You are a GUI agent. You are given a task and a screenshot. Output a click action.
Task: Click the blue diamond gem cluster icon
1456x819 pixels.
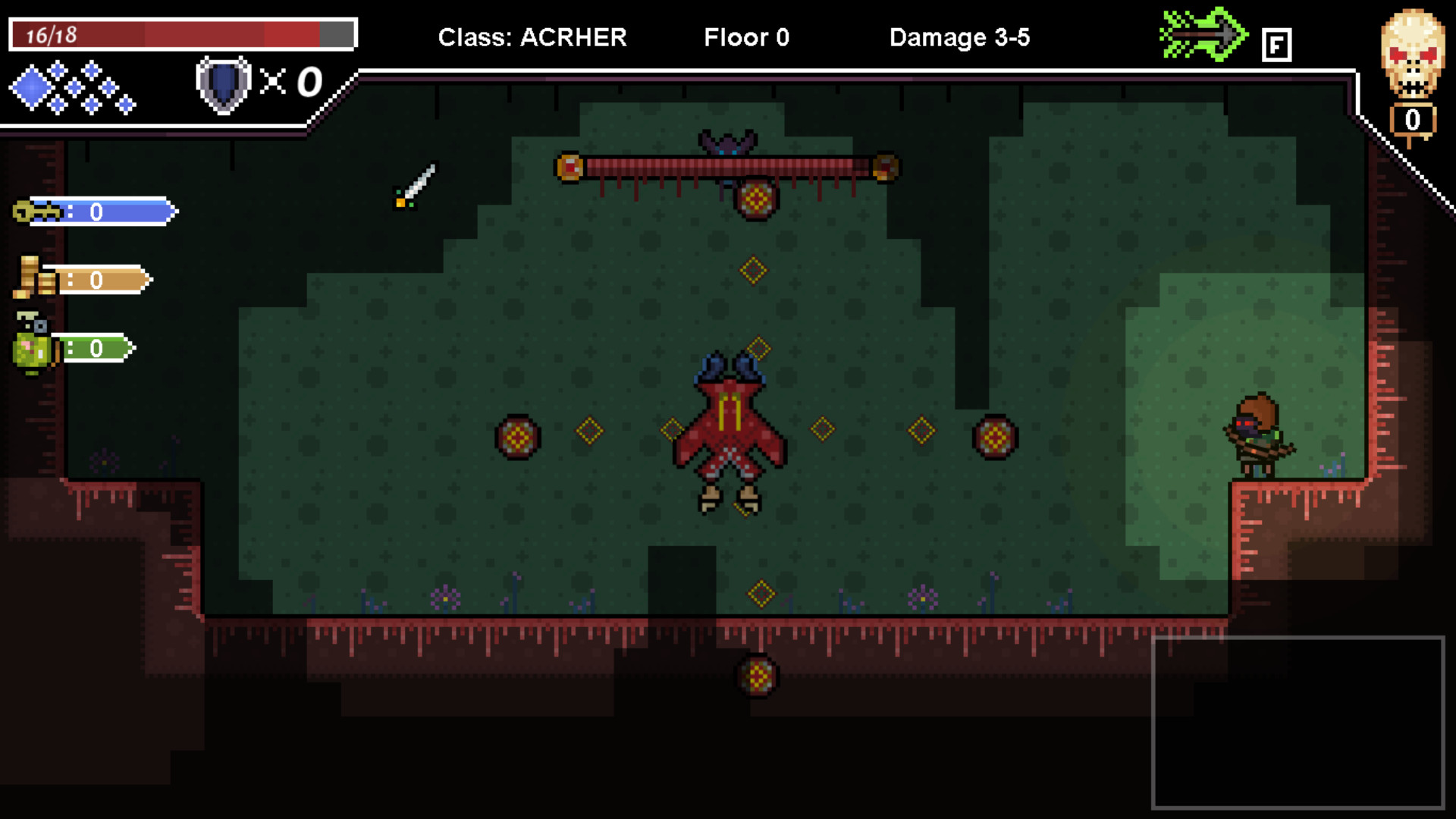tap(72, 87)
